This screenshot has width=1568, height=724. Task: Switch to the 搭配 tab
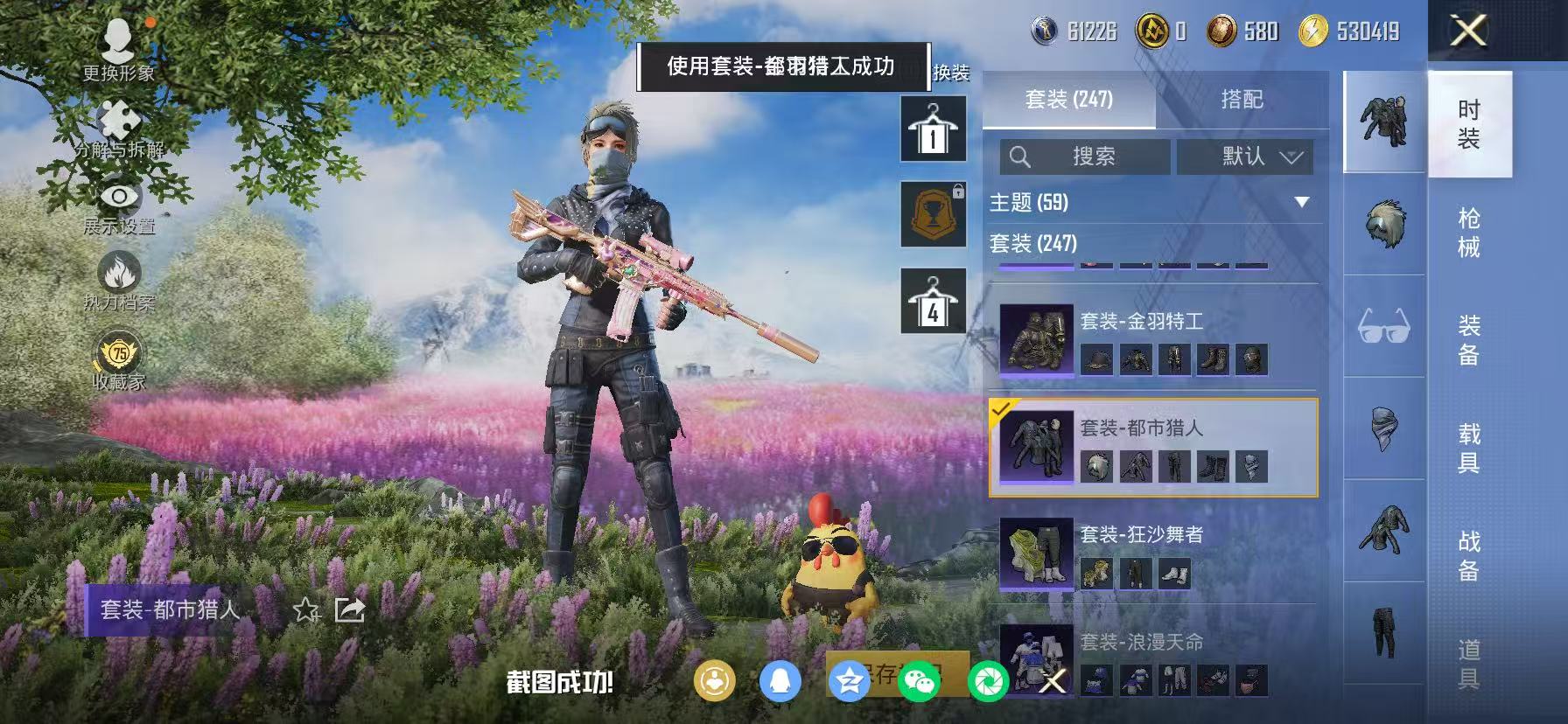coord(1242,100)
